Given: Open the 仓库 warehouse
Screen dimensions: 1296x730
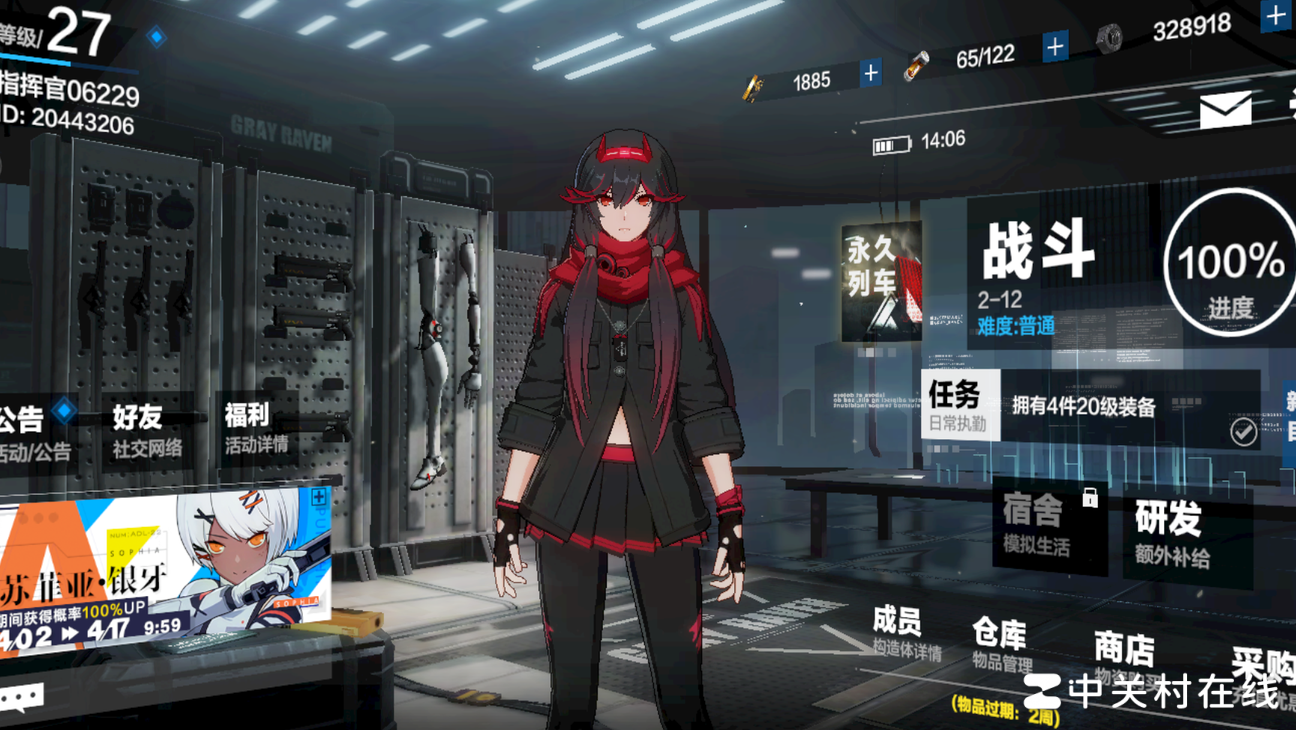Looking at the screenshot, I should [1000, 645].
